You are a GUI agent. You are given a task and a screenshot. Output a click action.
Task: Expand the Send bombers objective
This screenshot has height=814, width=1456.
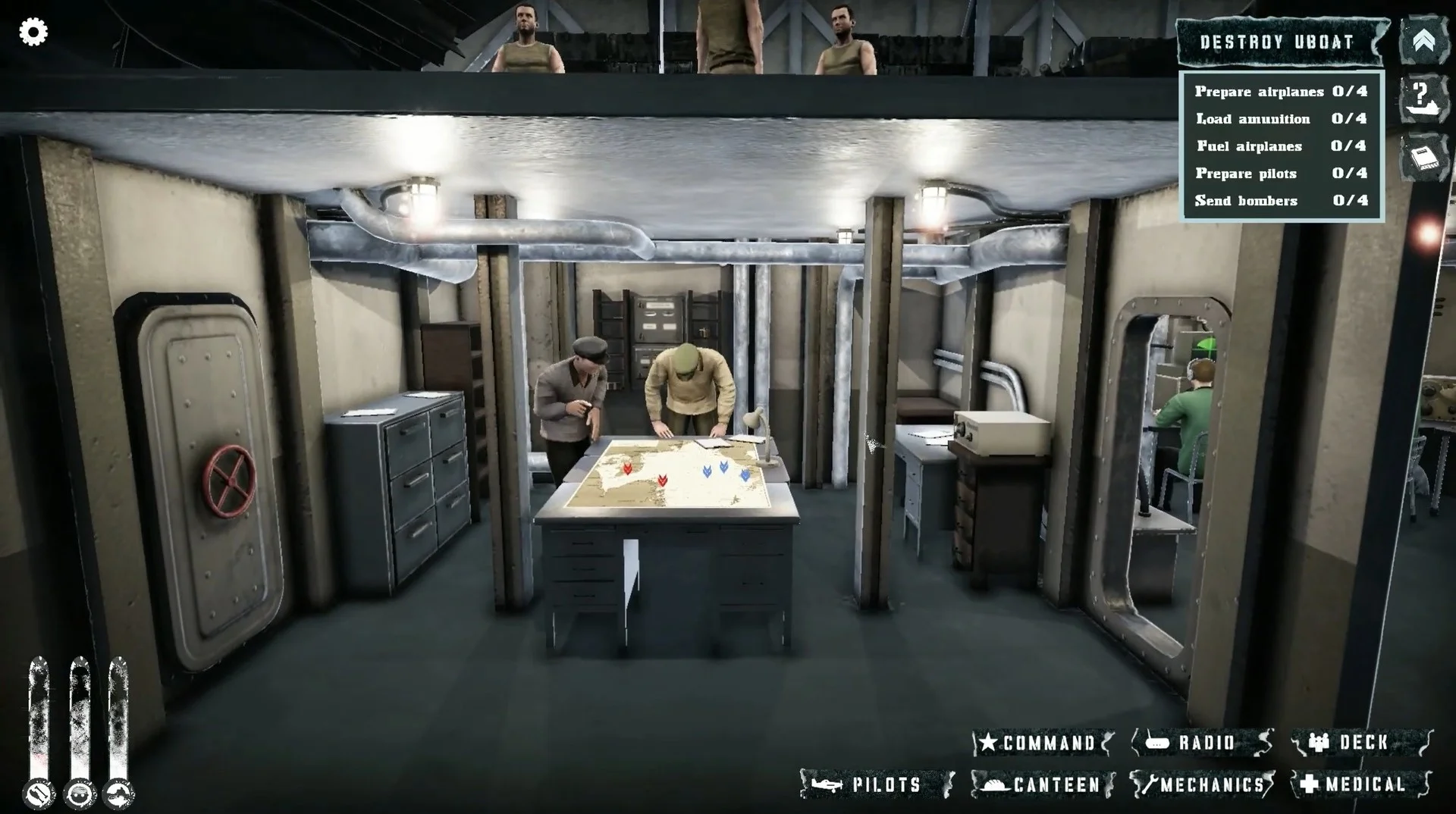click(x=1282, y=201)
